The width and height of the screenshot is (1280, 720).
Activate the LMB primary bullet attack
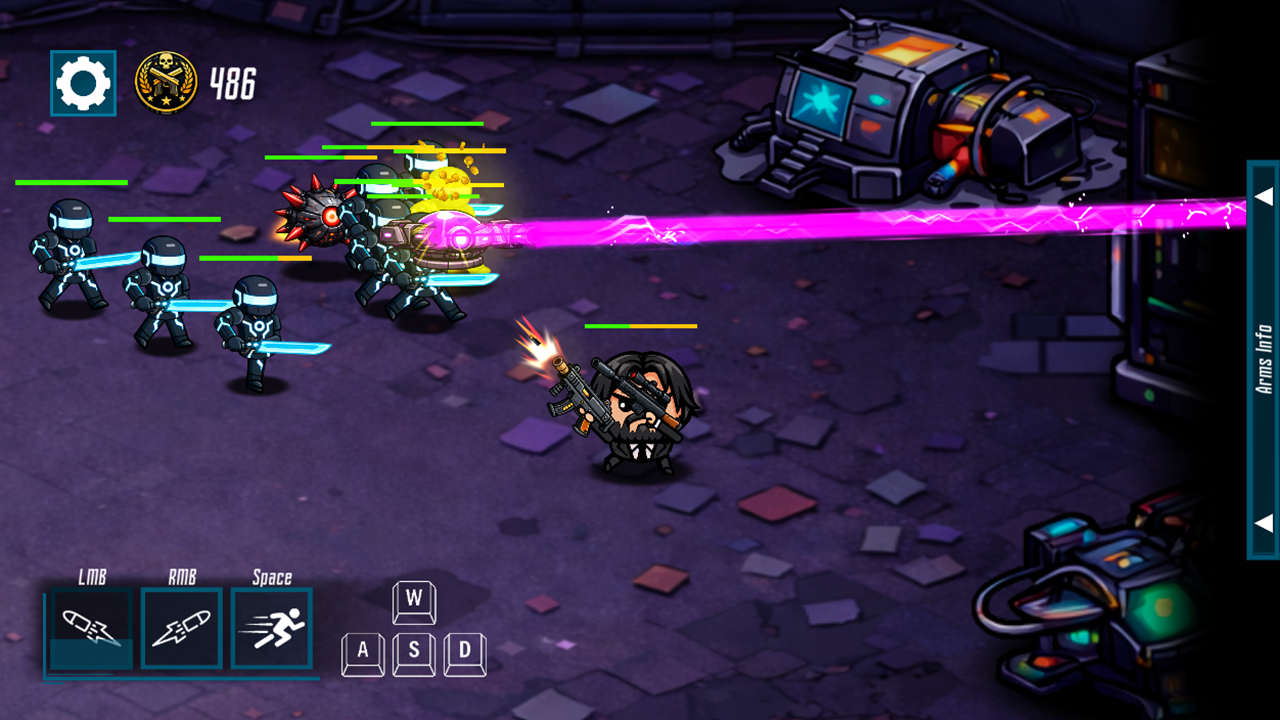click(91, 628)
